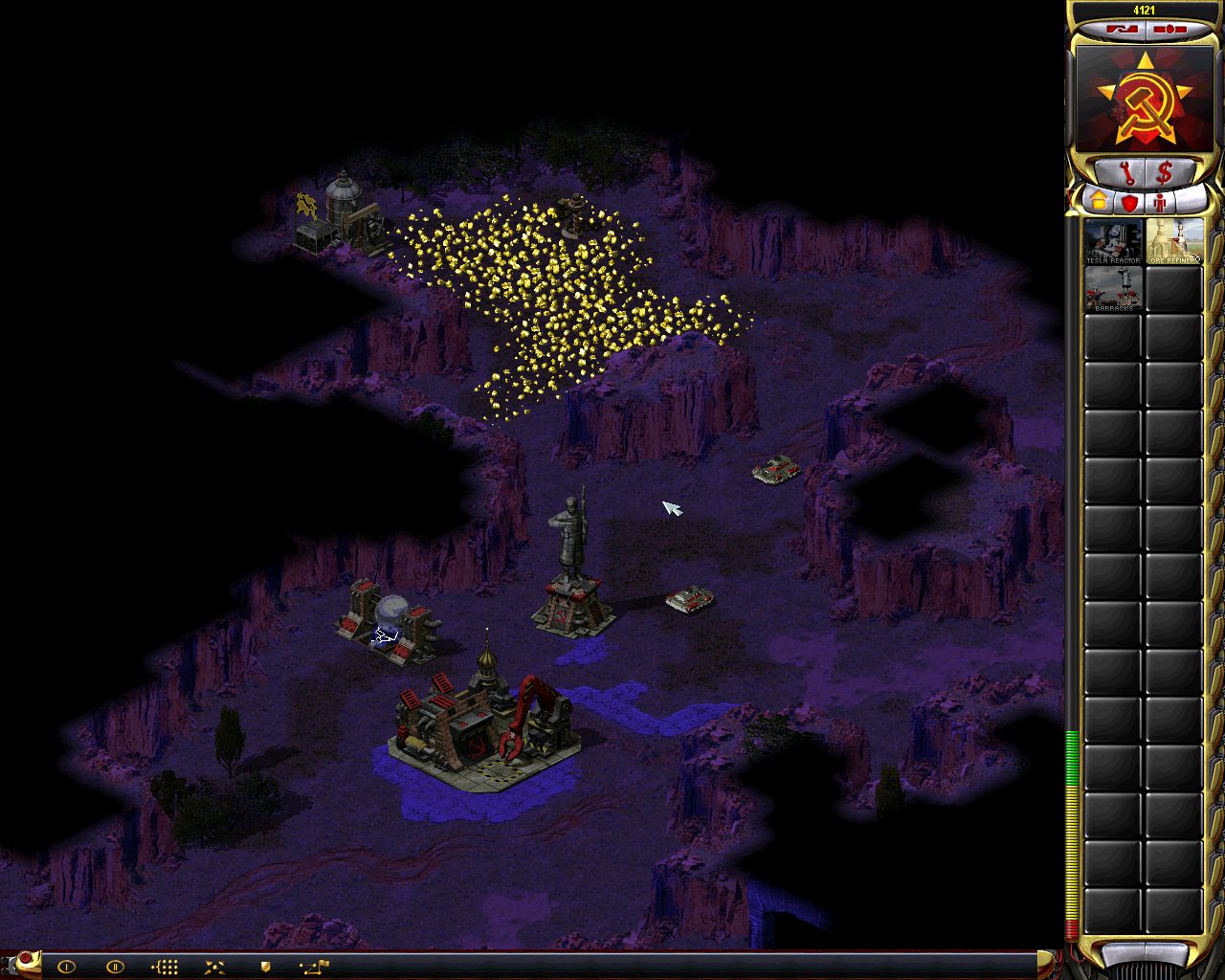
Task: Show the infantry build tab
Action: tap(1160, 202)
